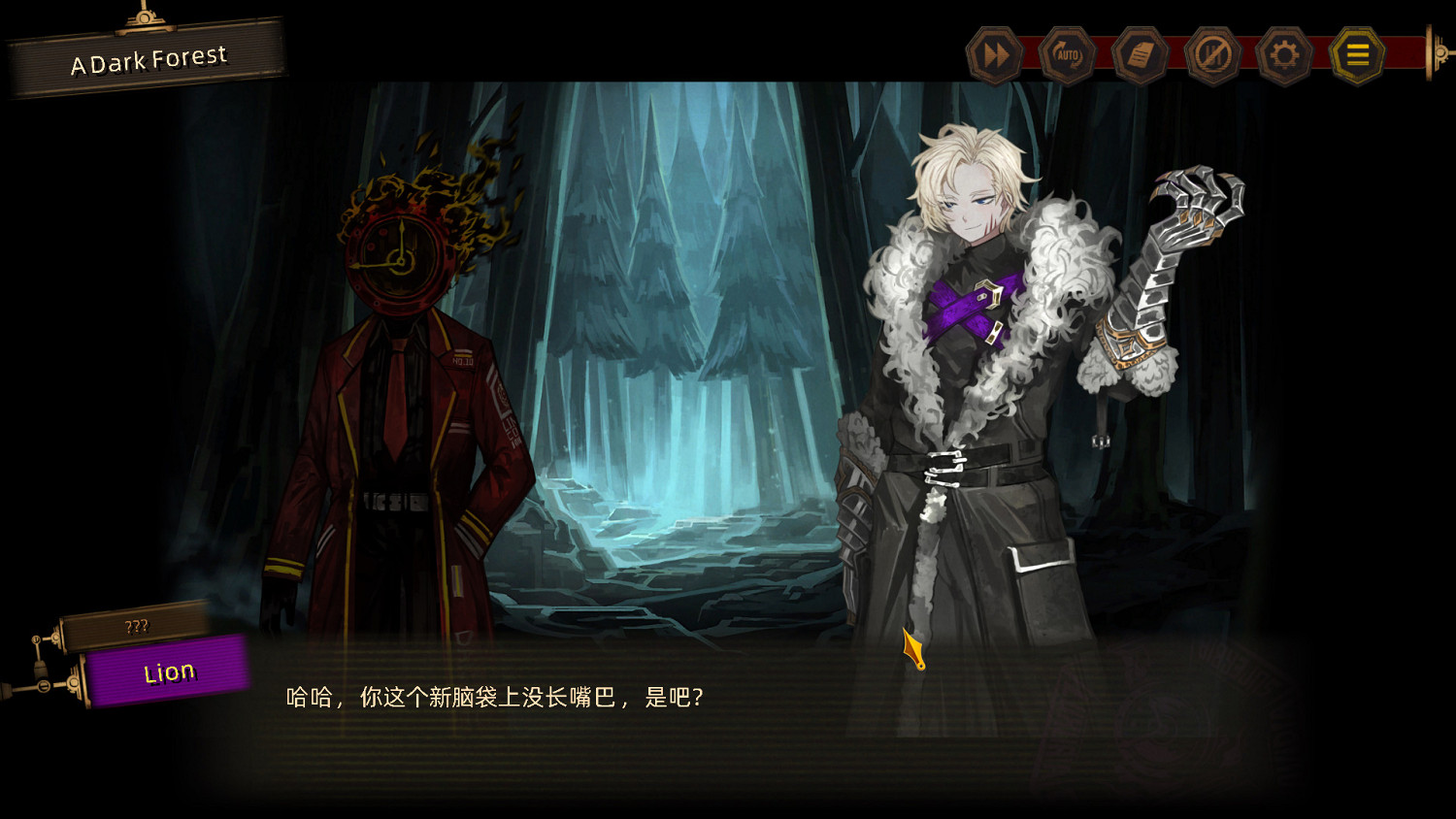Image resolution: width=1456 pixels, height=819 pixels.
Task: Click the yellow quill advance indicator
Action: tap(910, 647)
